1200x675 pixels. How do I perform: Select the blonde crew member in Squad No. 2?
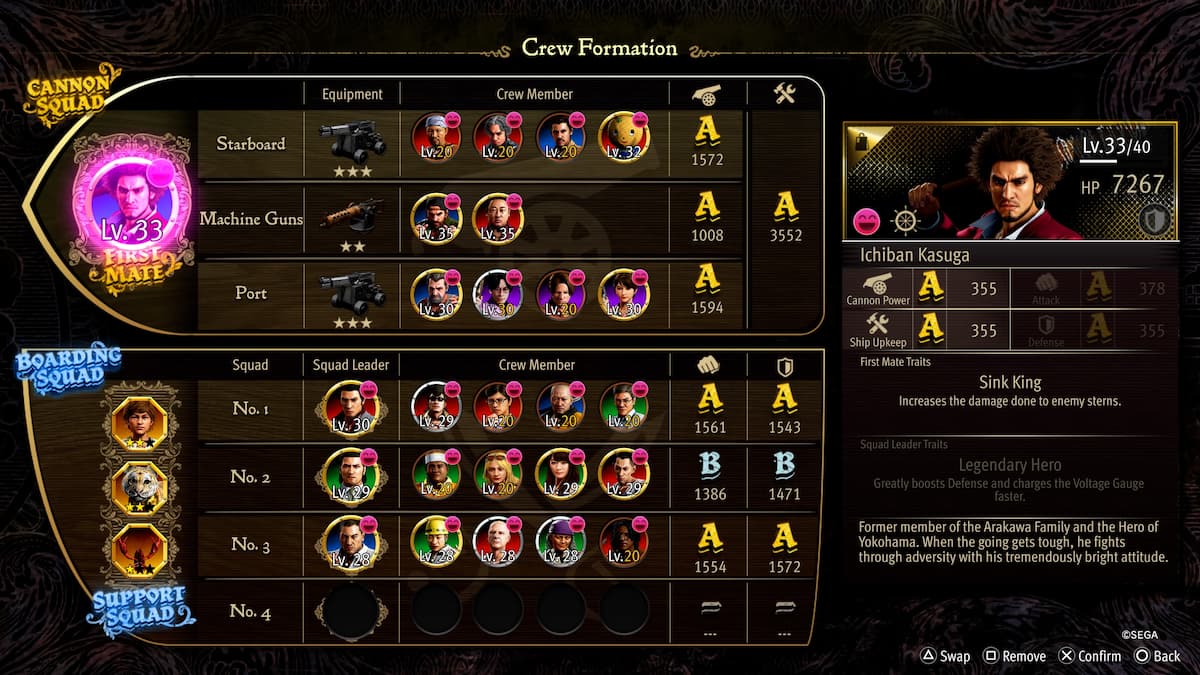click(498, 475)
